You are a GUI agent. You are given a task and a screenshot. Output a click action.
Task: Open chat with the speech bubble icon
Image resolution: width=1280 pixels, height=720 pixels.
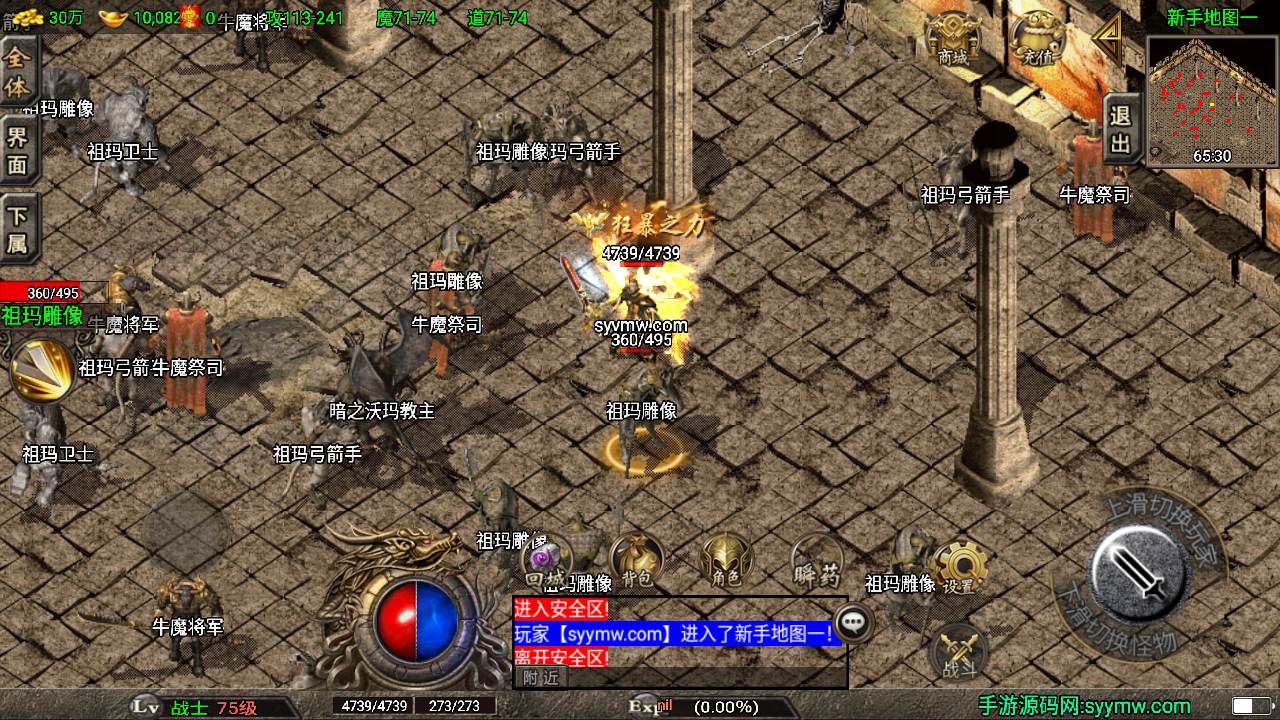coord(853,622)
